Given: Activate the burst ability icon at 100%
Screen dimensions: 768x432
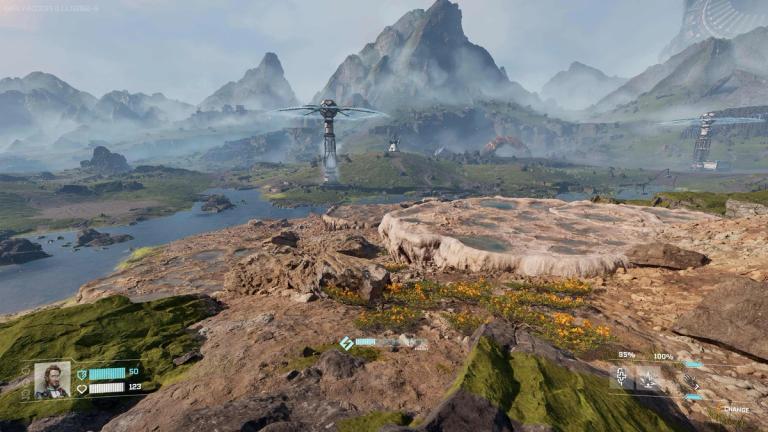Looking at the screenshot, I should (649, 378).
